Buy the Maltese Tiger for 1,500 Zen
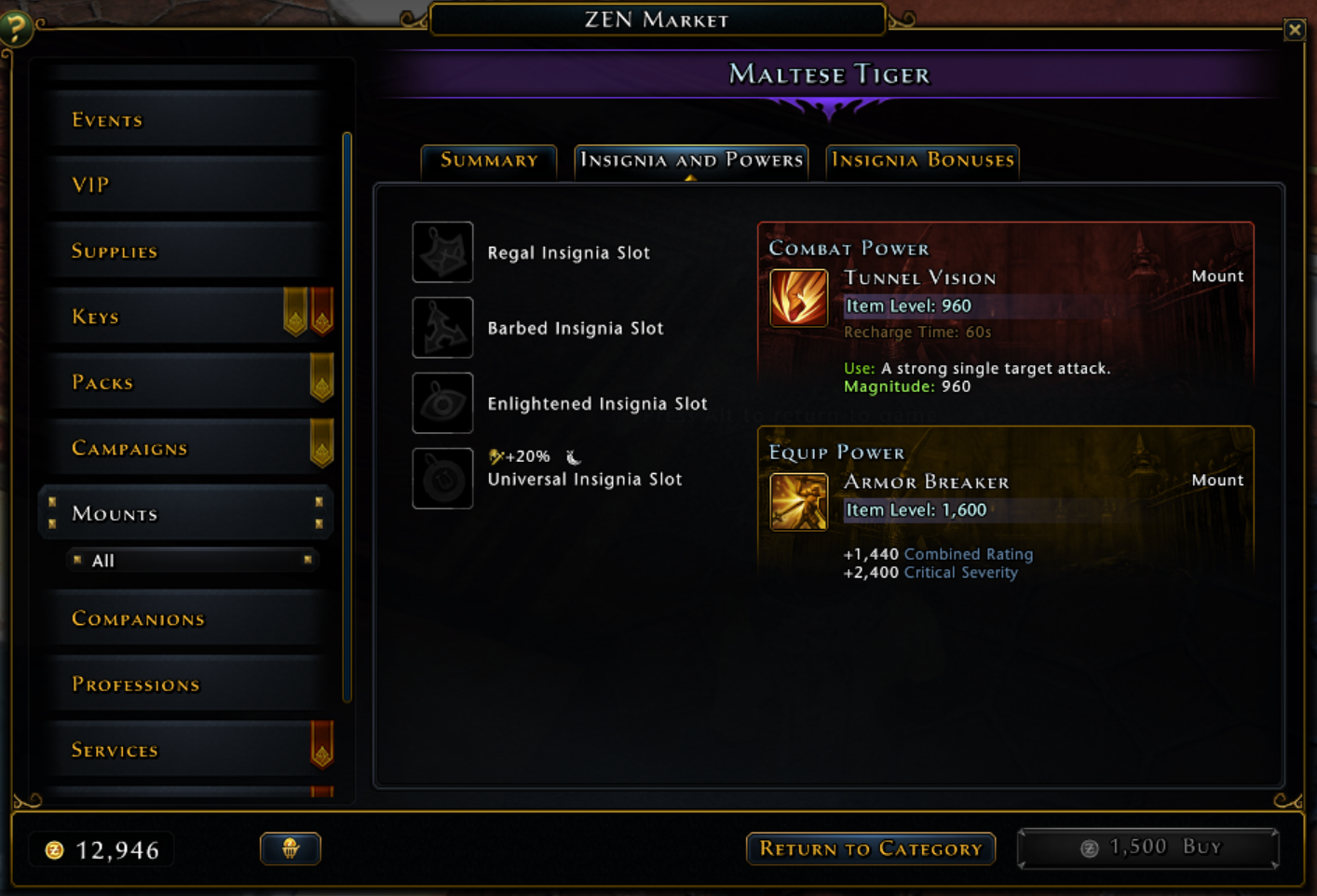This screenshot has width=1317, height=896. [1147, 848]
